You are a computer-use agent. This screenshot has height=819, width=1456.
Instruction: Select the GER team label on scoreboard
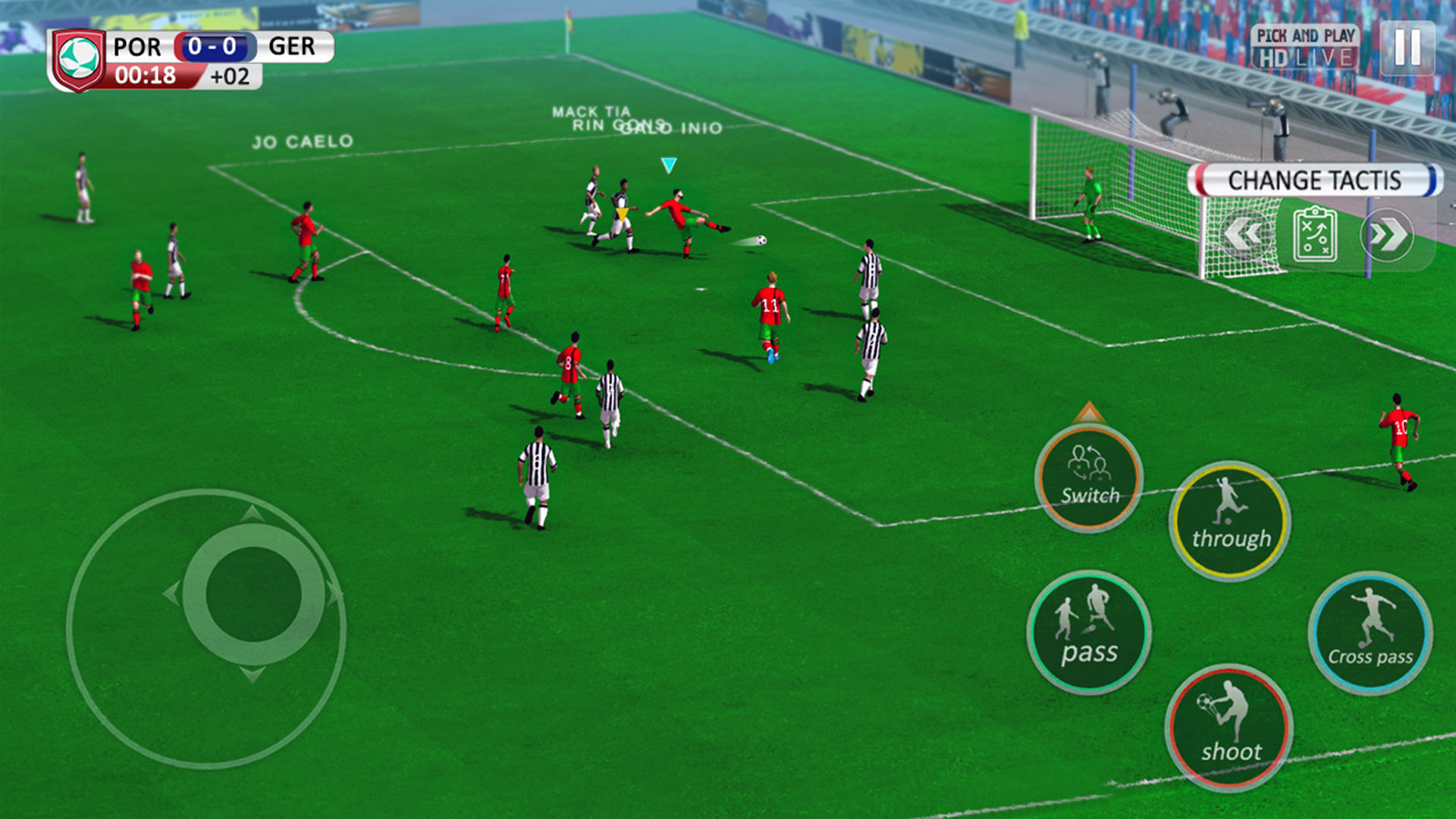click(x=292, y=47)
